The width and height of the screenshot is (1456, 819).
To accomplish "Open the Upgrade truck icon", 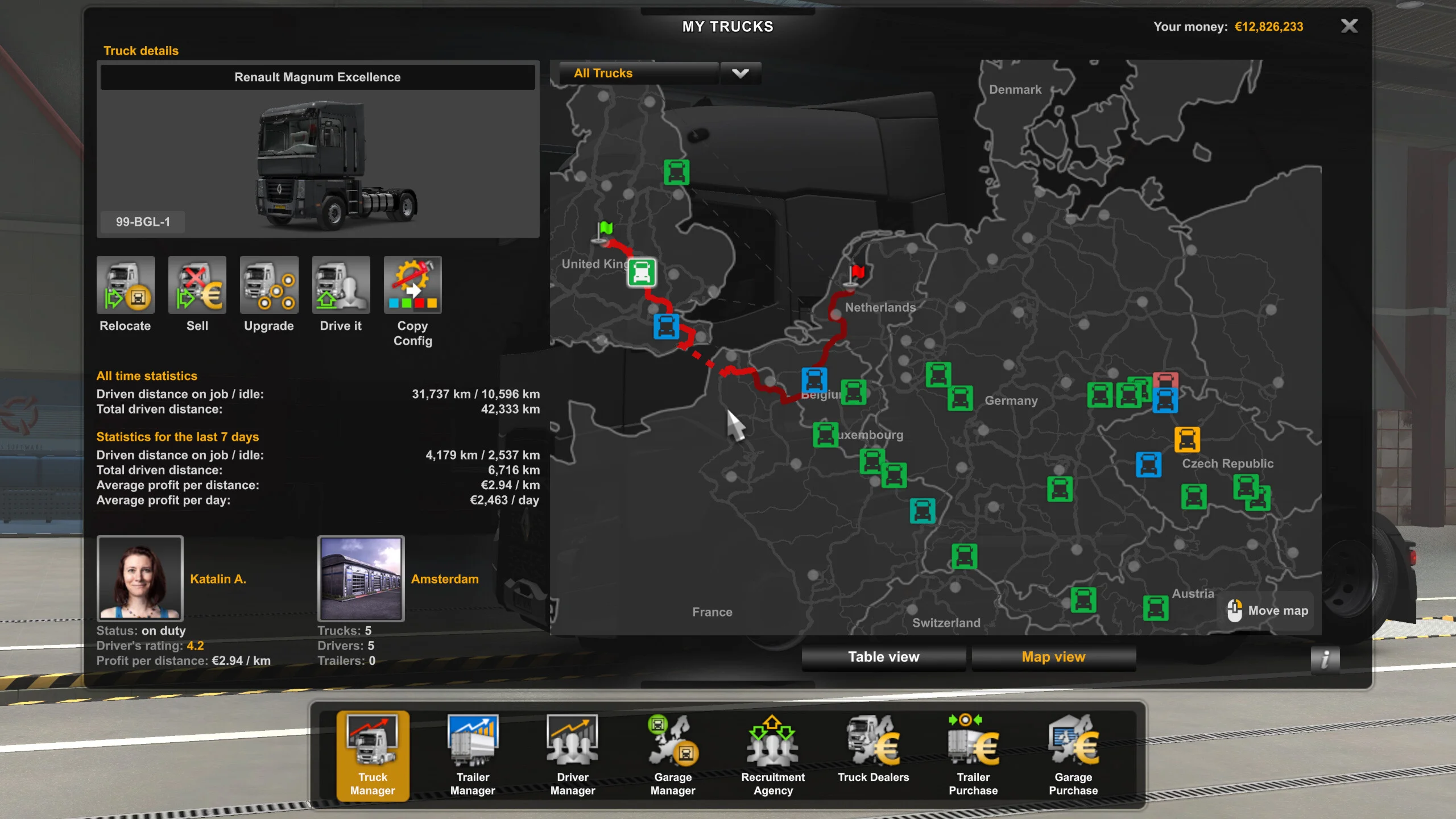I will [269, 286].
